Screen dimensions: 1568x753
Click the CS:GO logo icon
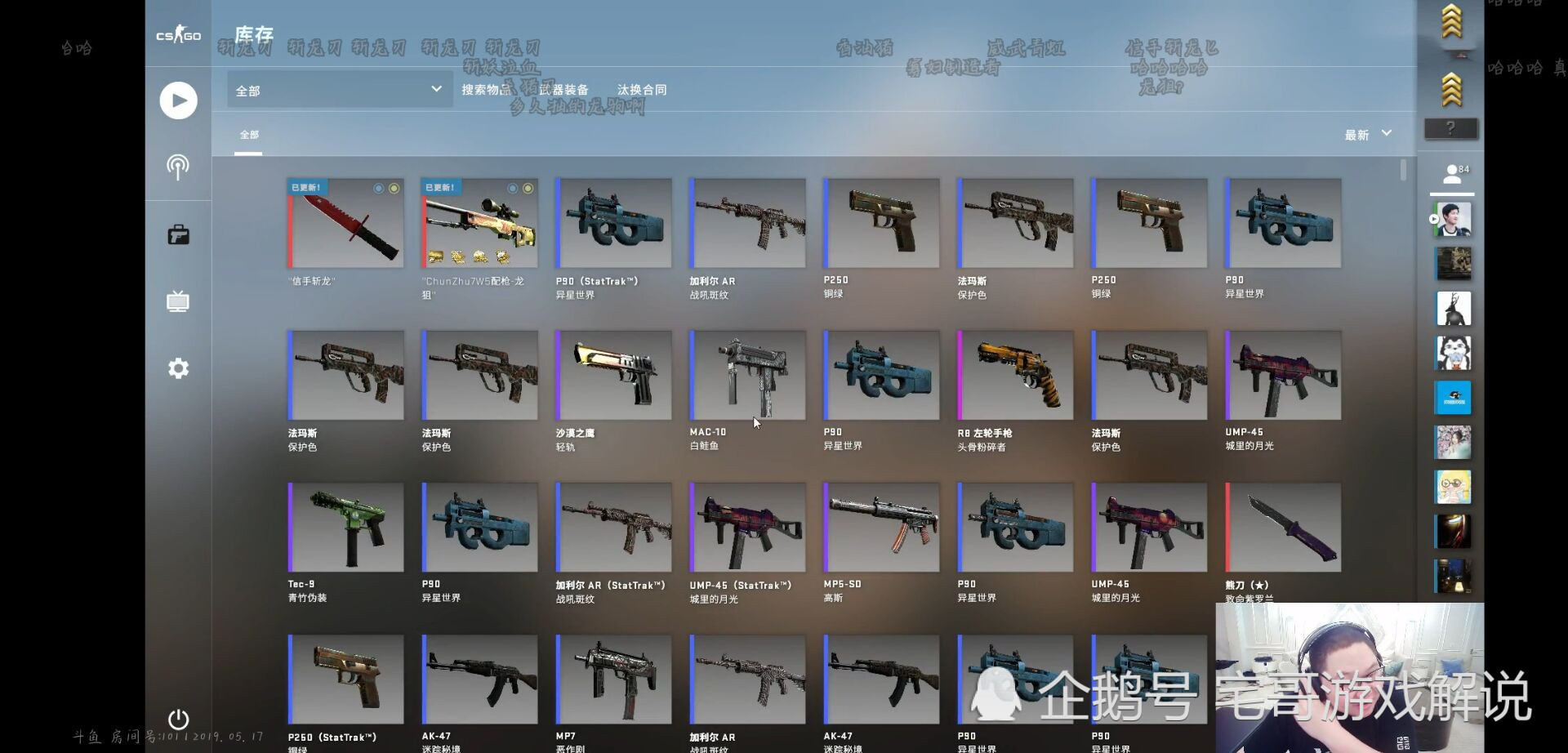click(x=178, y=35)
